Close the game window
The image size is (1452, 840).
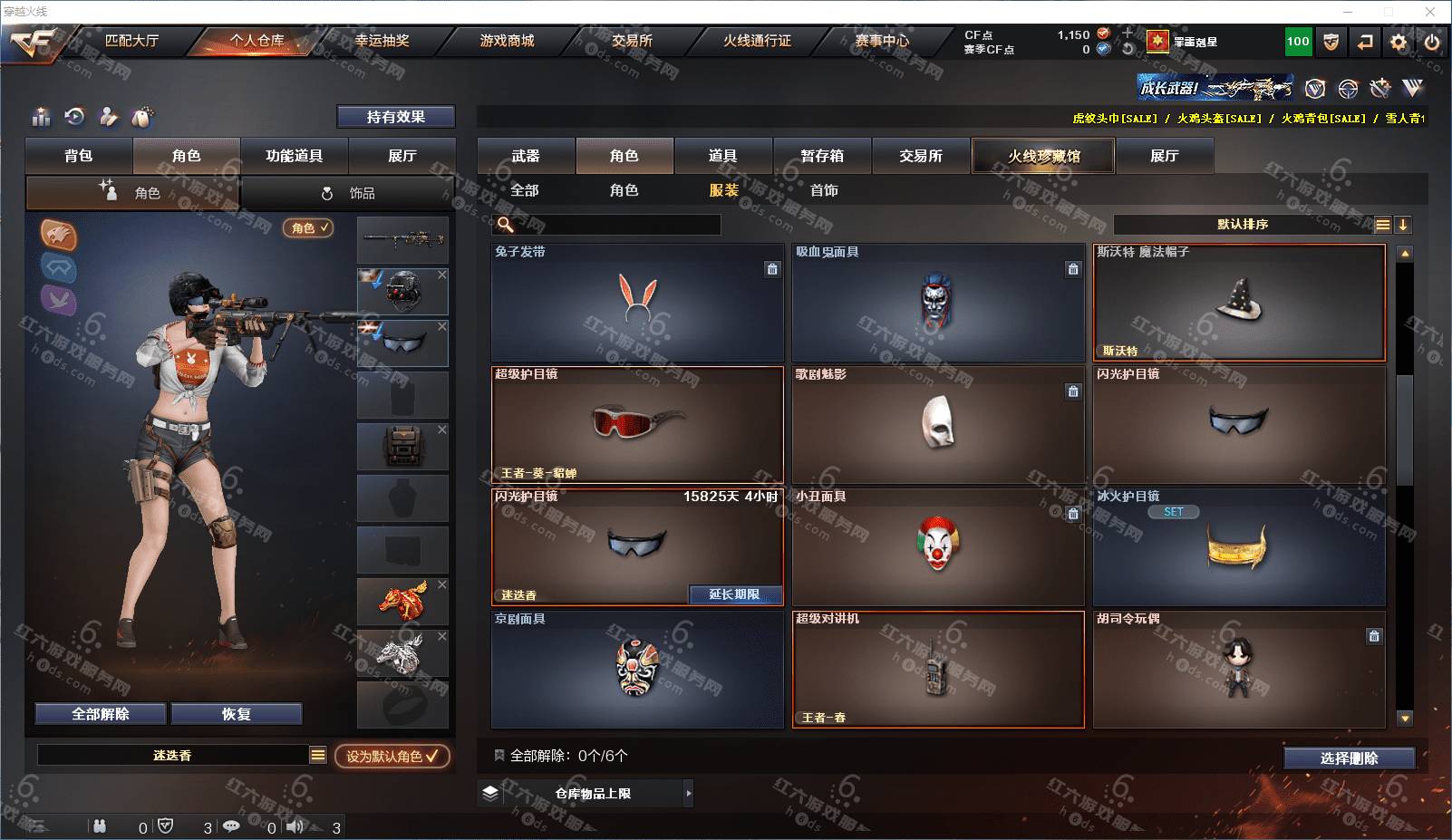coord(1430,12)
